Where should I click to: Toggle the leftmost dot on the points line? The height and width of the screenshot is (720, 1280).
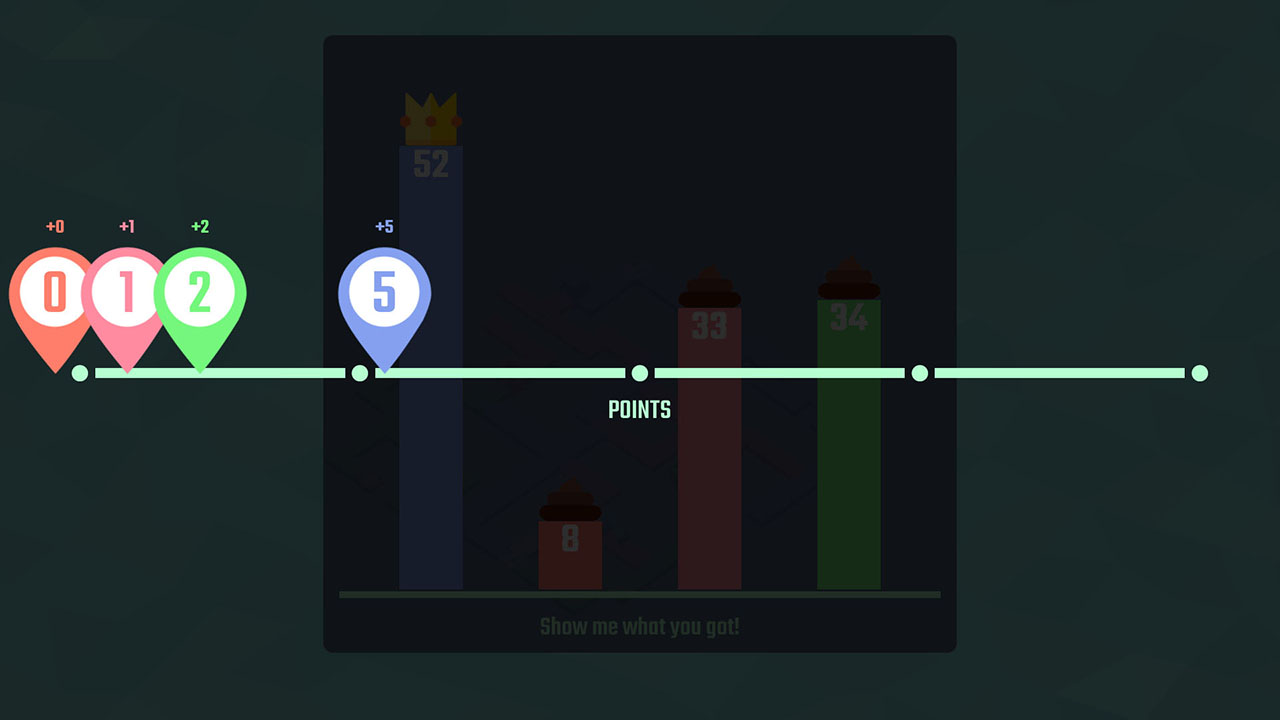80,372
